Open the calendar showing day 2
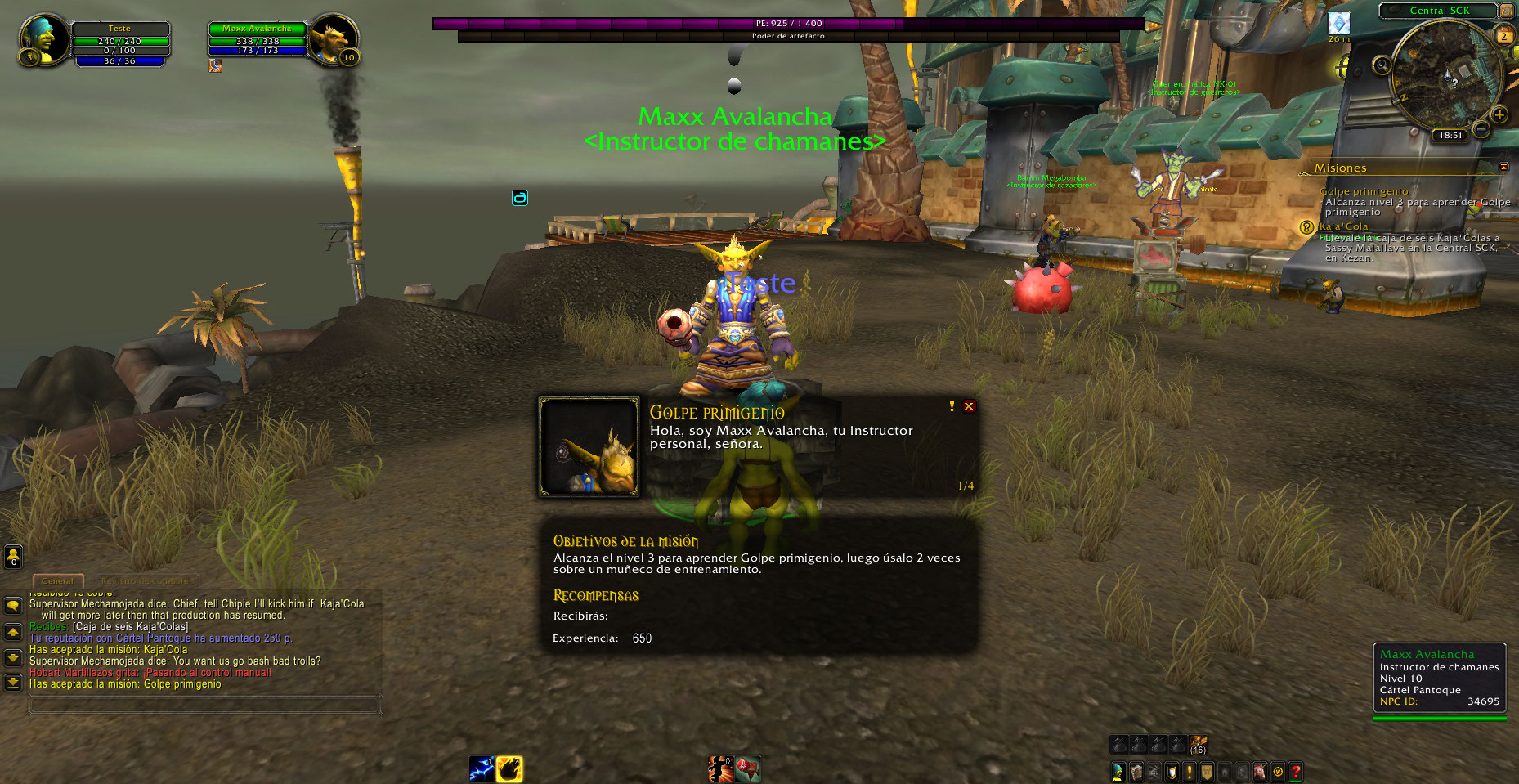Viewport: 1519px width, 784px height. pyautogui.click(x=1503, y=36)
